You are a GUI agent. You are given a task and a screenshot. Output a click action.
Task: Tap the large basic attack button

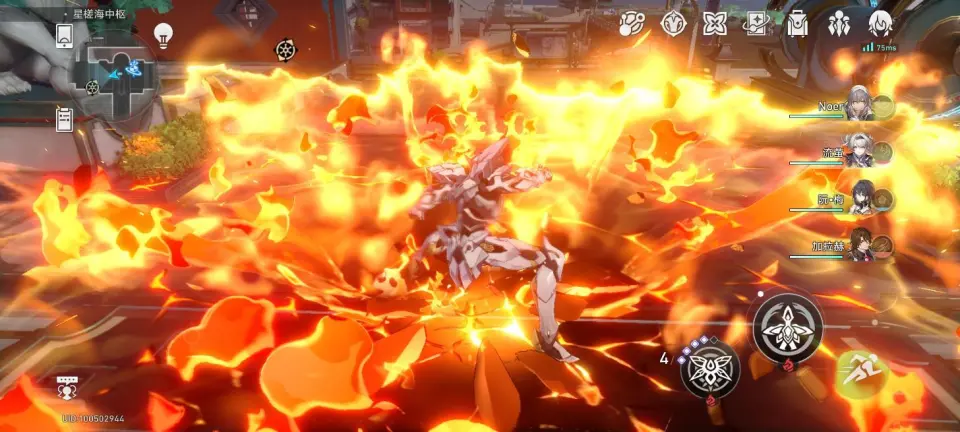787,328
